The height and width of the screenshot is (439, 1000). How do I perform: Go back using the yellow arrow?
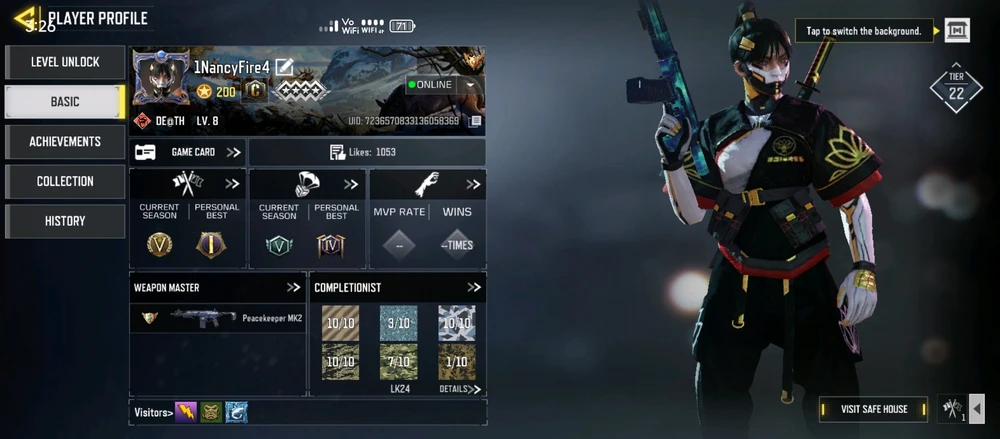[x=23, y=18]
